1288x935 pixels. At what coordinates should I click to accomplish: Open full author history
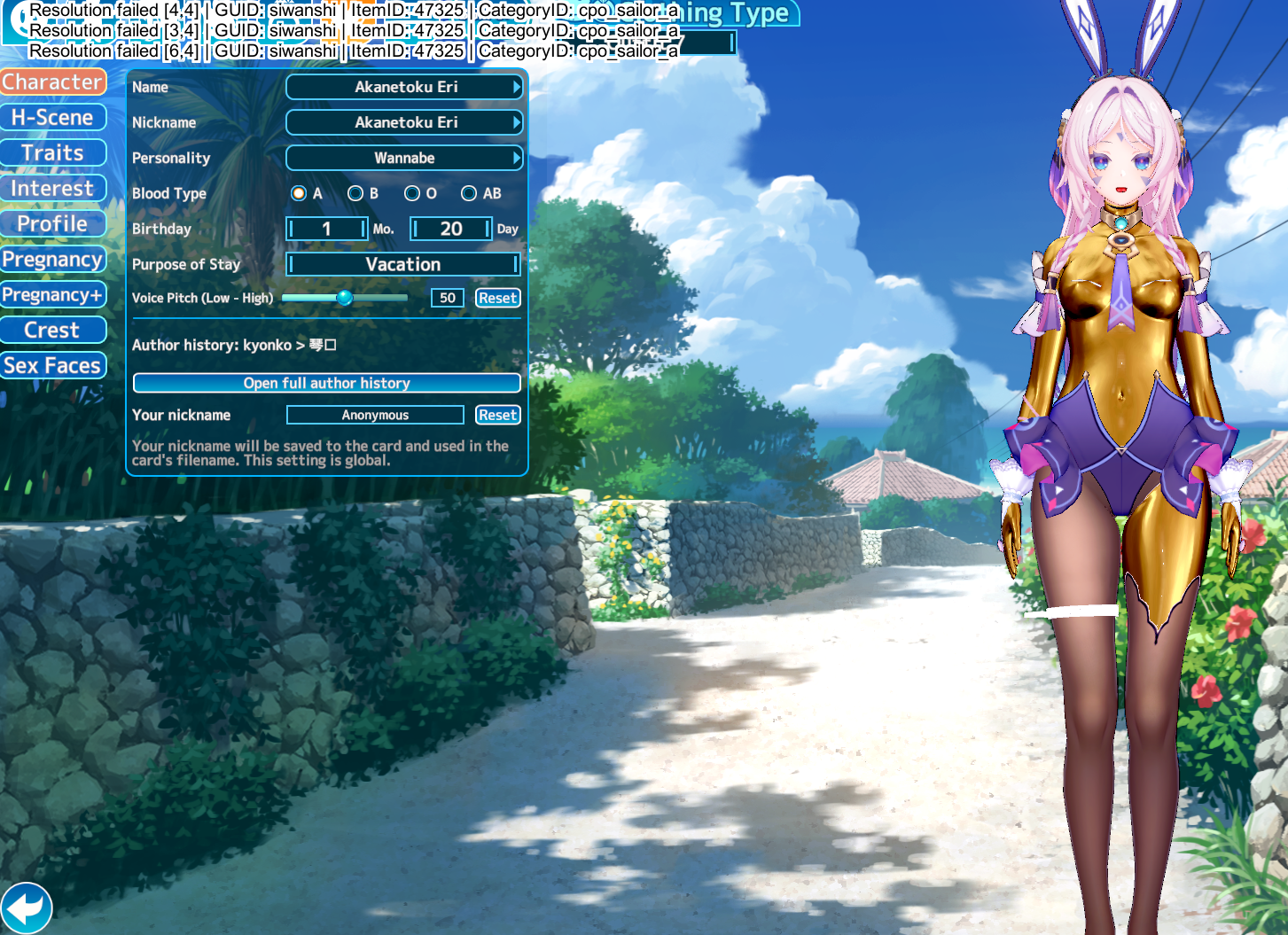click(326, 383)
